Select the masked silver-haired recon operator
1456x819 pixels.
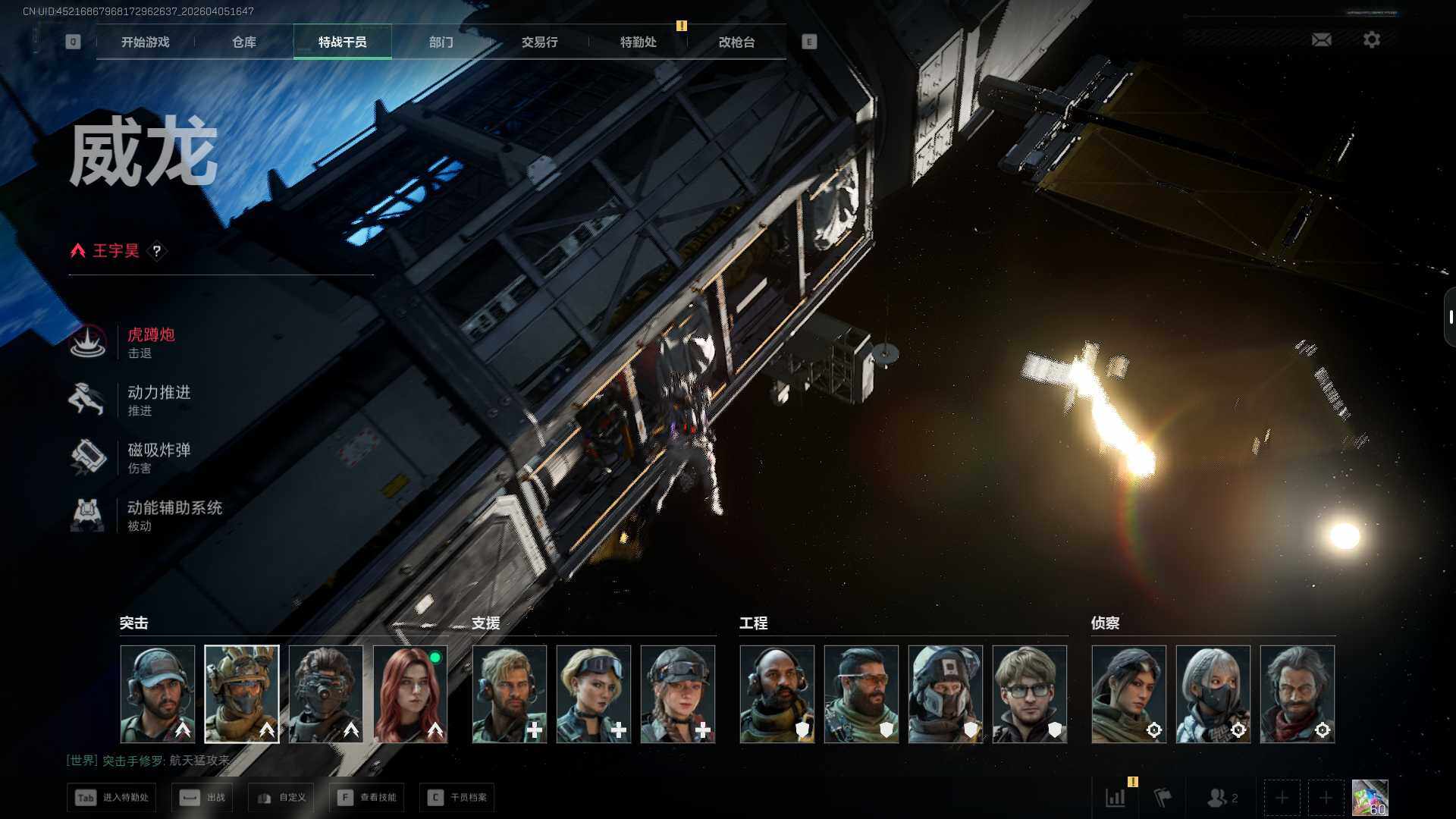click(1213, 694)
